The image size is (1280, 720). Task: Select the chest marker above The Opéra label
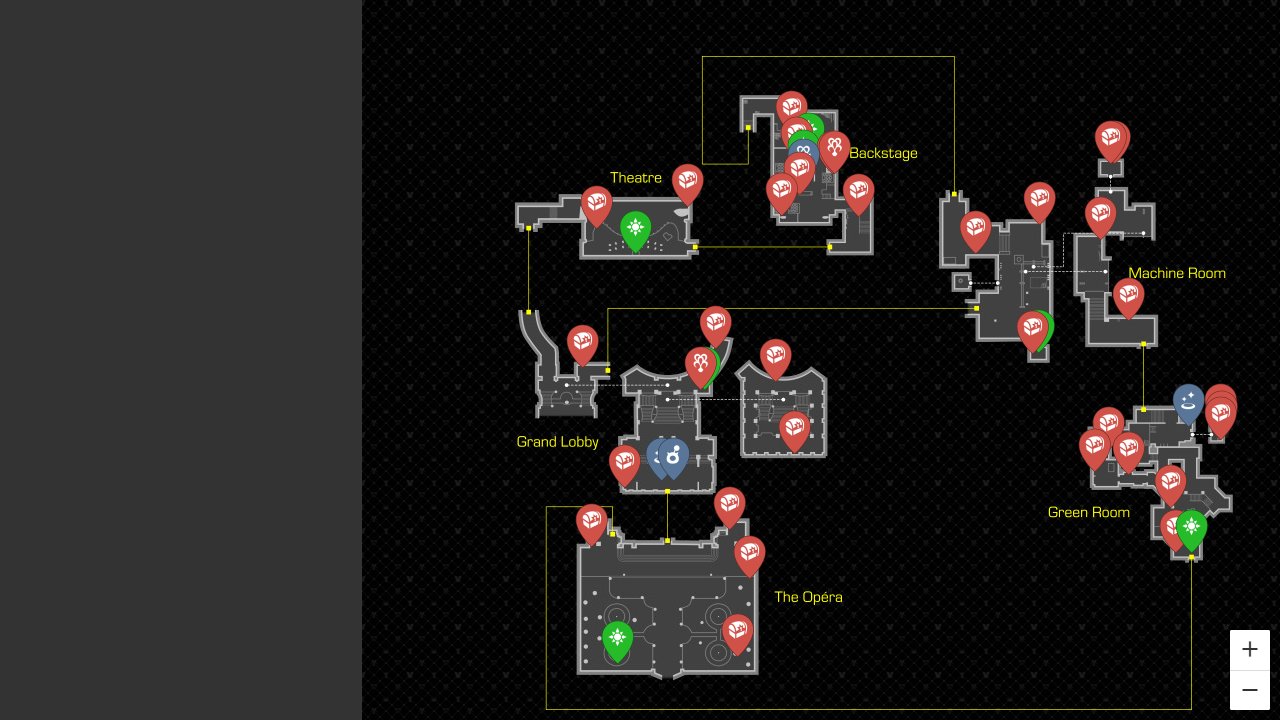point(750,553)
